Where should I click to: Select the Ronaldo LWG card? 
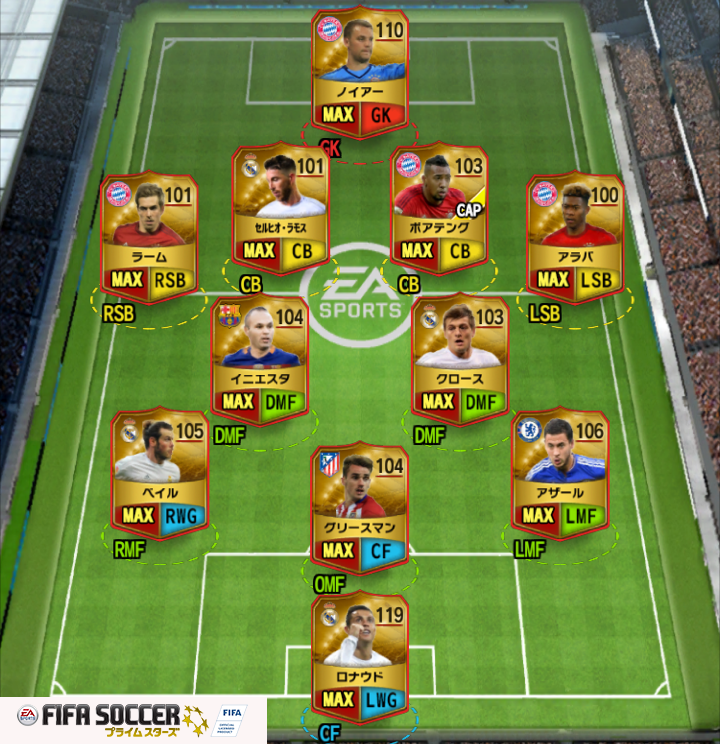(360, 657)
